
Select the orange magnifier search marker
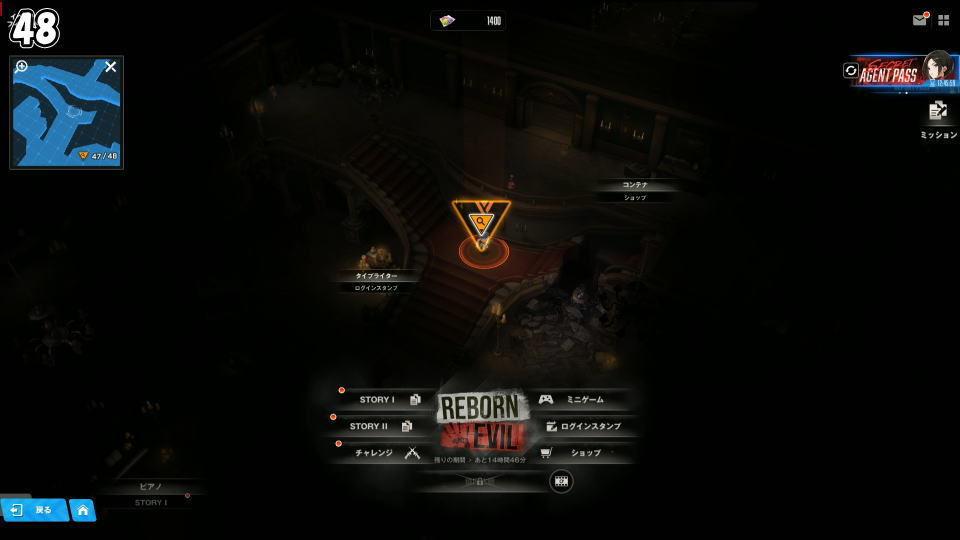coord(481,221)
